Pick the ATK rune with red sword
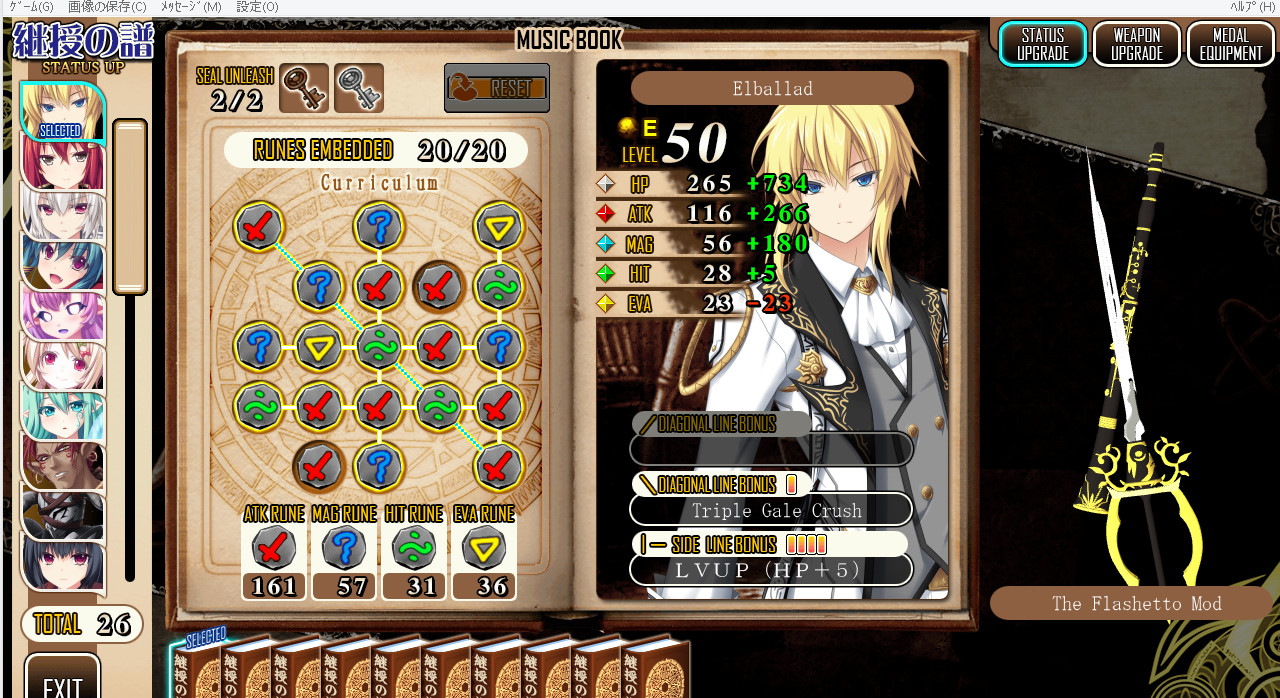The height and width of the screenshot is (698, 1280). (273, 548)
